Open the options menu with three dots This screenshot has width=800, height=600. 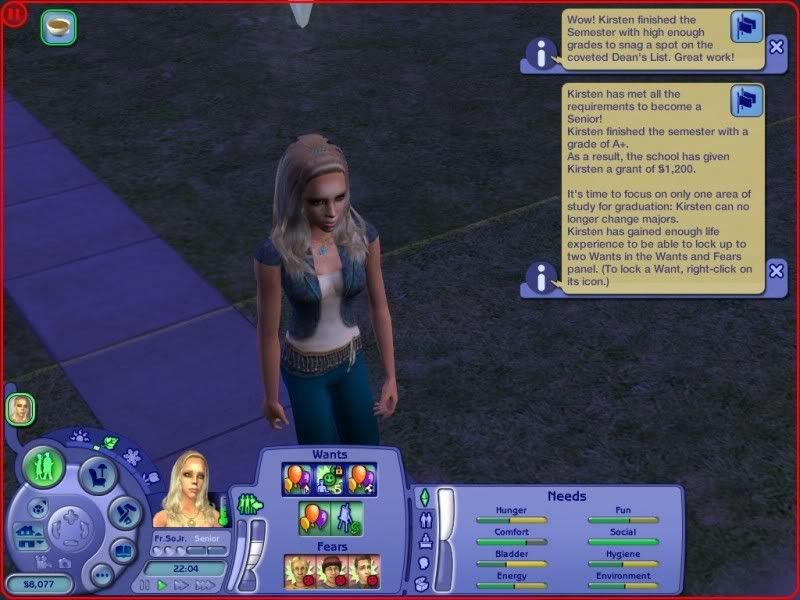[x=101, y=575]
